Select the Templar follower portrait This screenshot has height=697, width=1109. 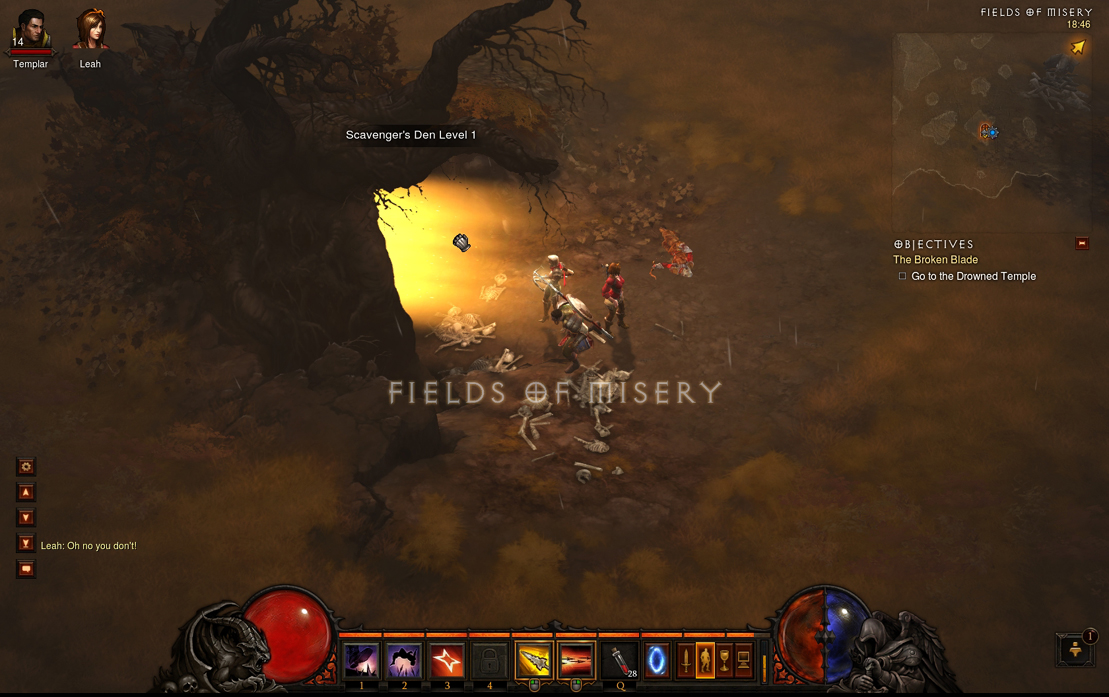(30, 32)
